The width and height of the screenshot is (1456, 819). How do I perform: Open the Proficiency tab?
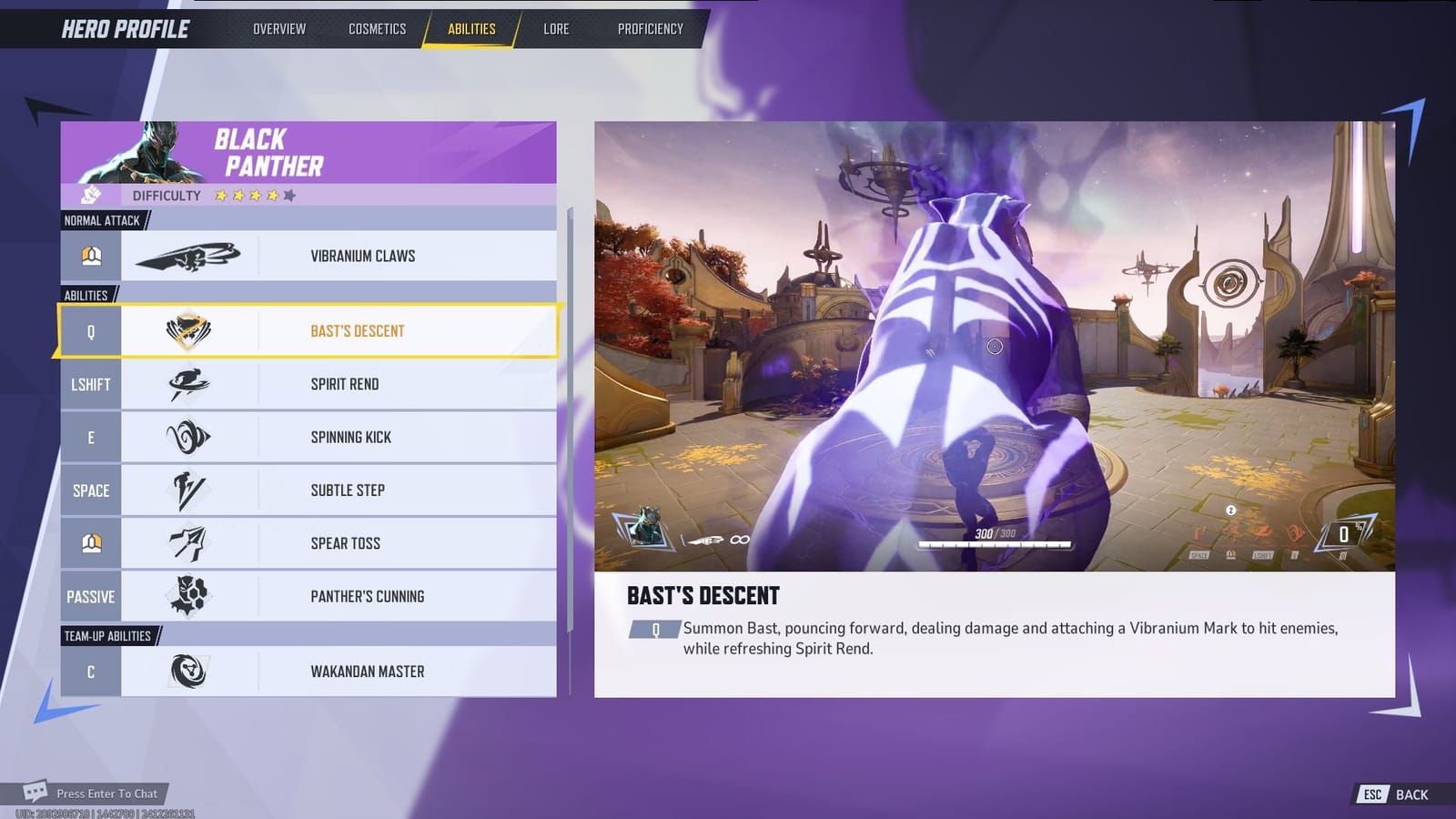click(650, 28)
